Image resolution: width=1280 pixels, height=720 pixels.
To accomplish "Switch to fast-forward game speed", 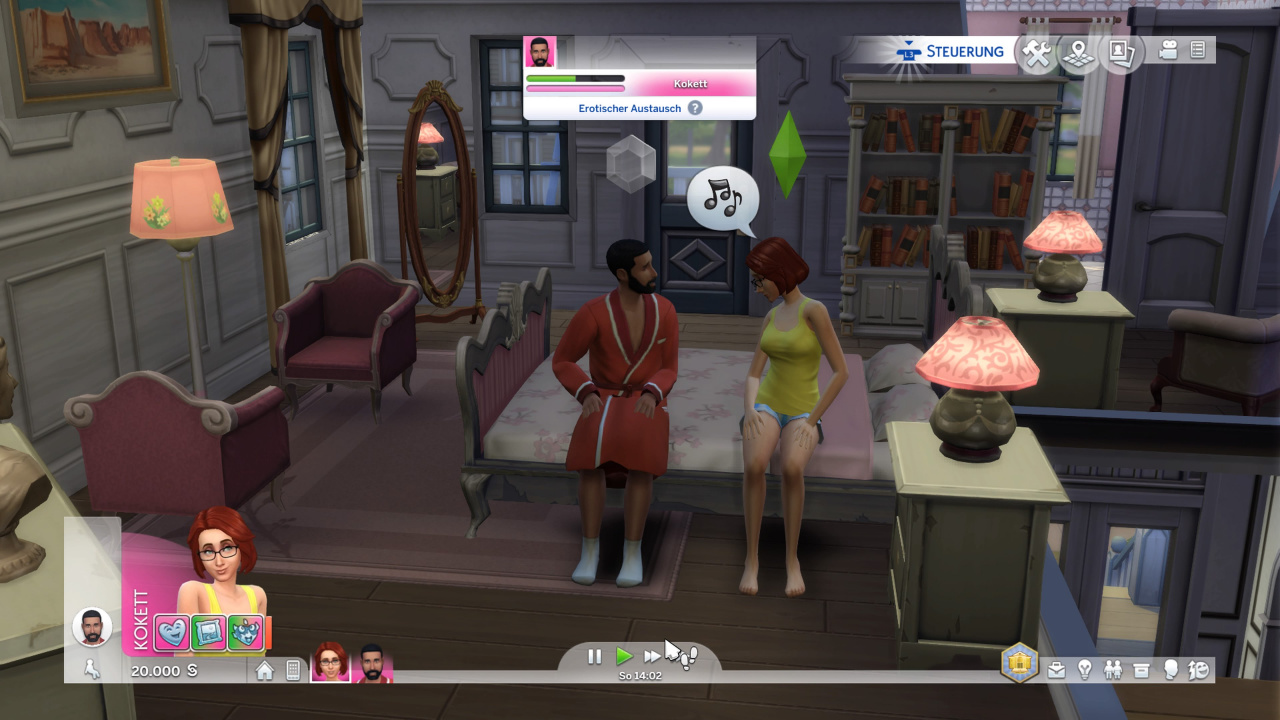I will pyautogui.click(x=652, y=656).
